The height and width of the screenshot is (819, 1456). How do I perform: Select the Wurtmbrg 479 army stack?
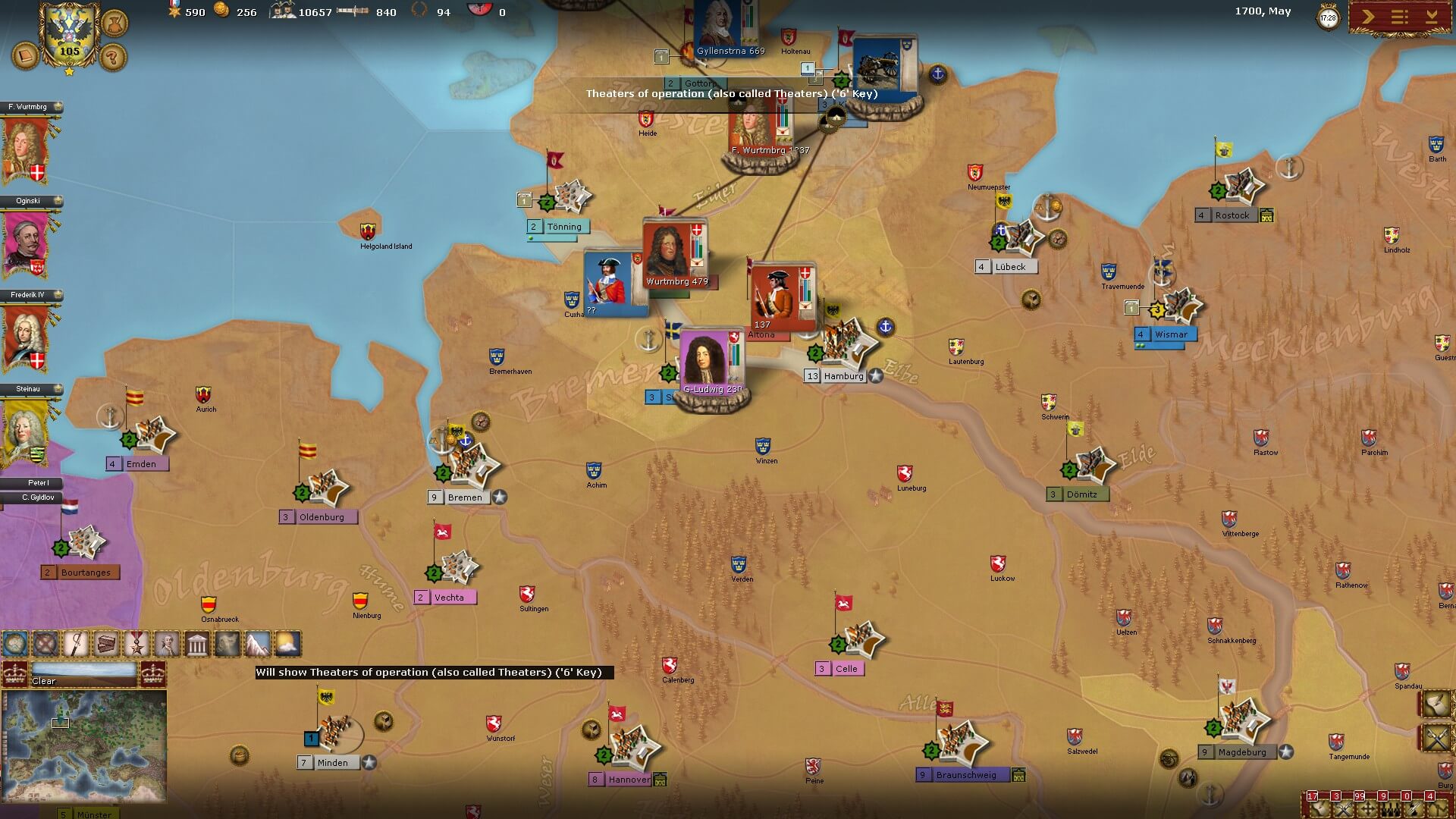click(675, 254)
